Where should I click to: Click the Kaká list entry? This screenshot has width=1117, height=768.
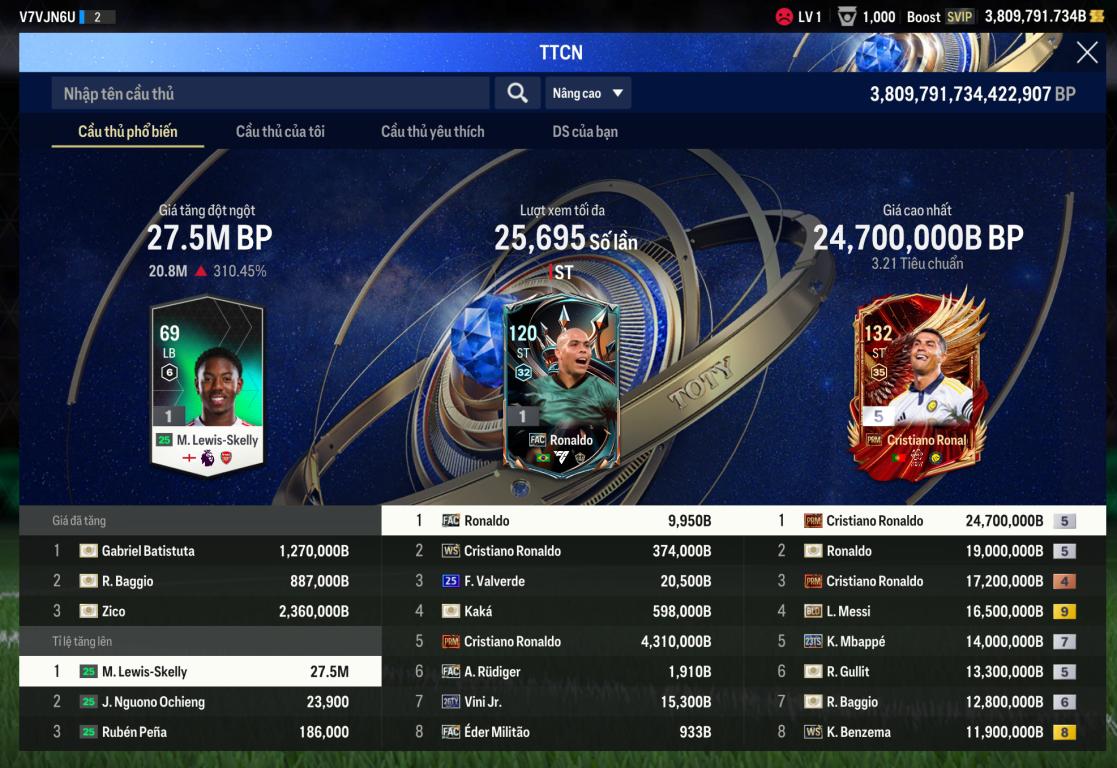pyautogui.click(x=562, y=611)
